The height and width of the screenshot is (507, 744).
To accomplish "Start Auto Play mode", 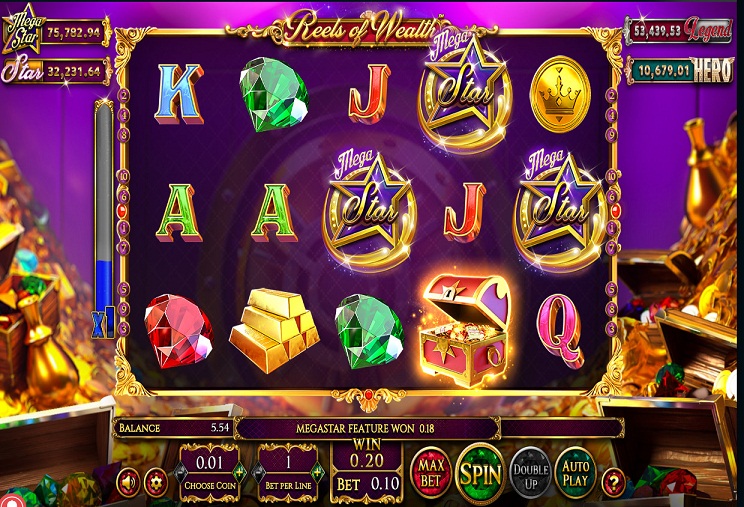I will click(x=575, y=472).
